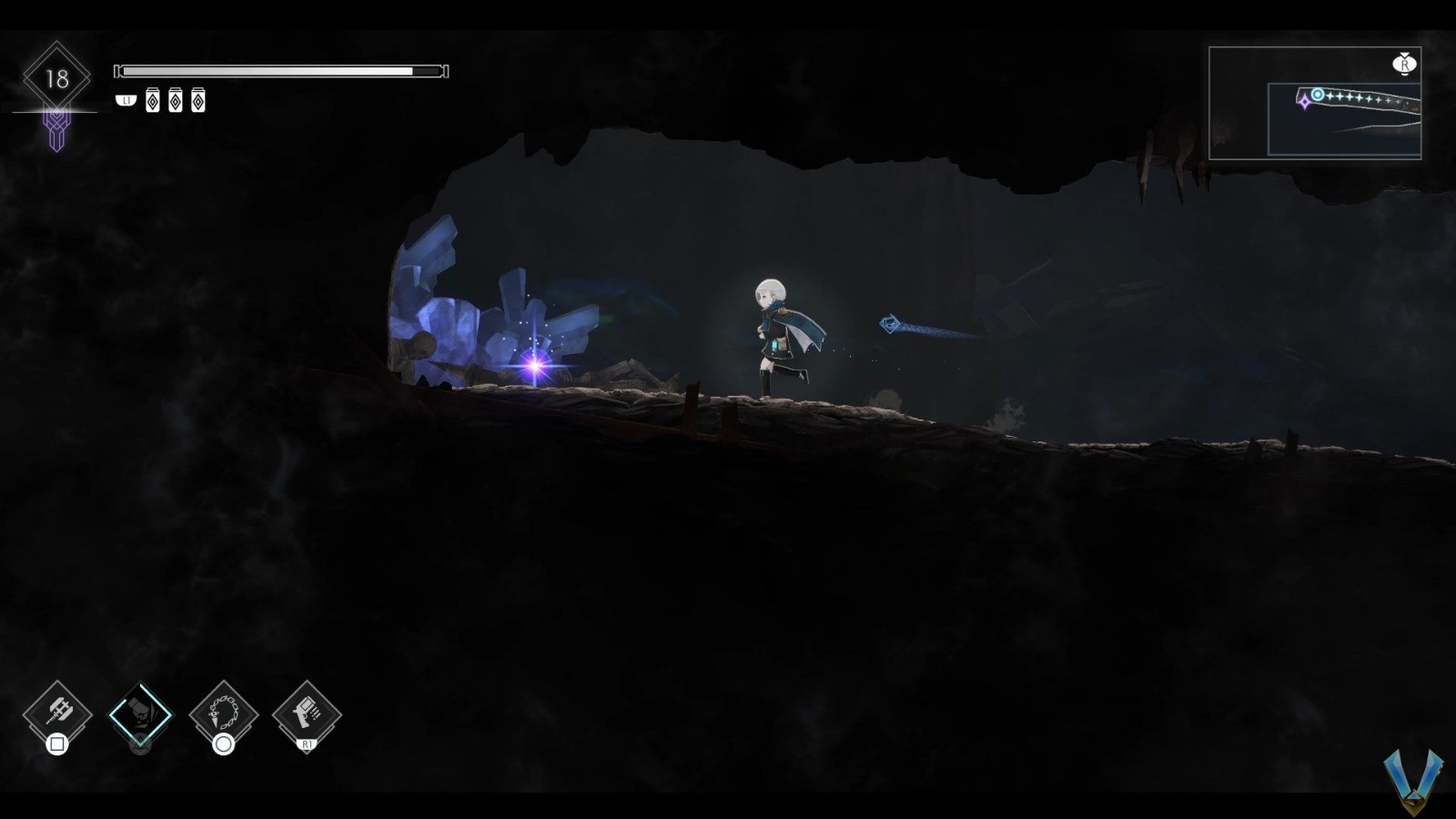Click the Square button prompt badge
This screenshot has height=819, width=1456.
[57, 746]
